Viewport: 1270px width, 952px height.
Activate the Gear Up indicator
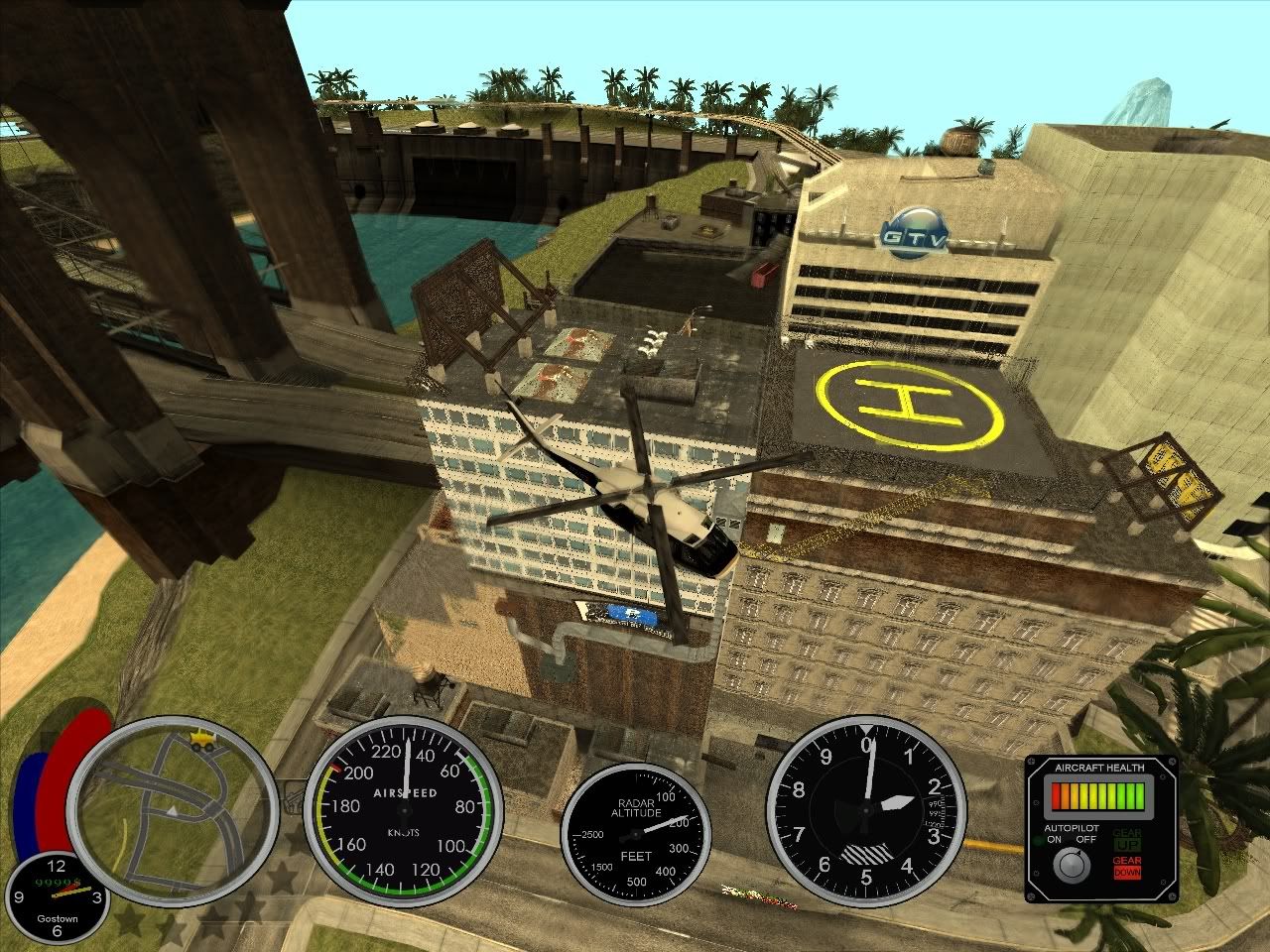(1126, 839)
